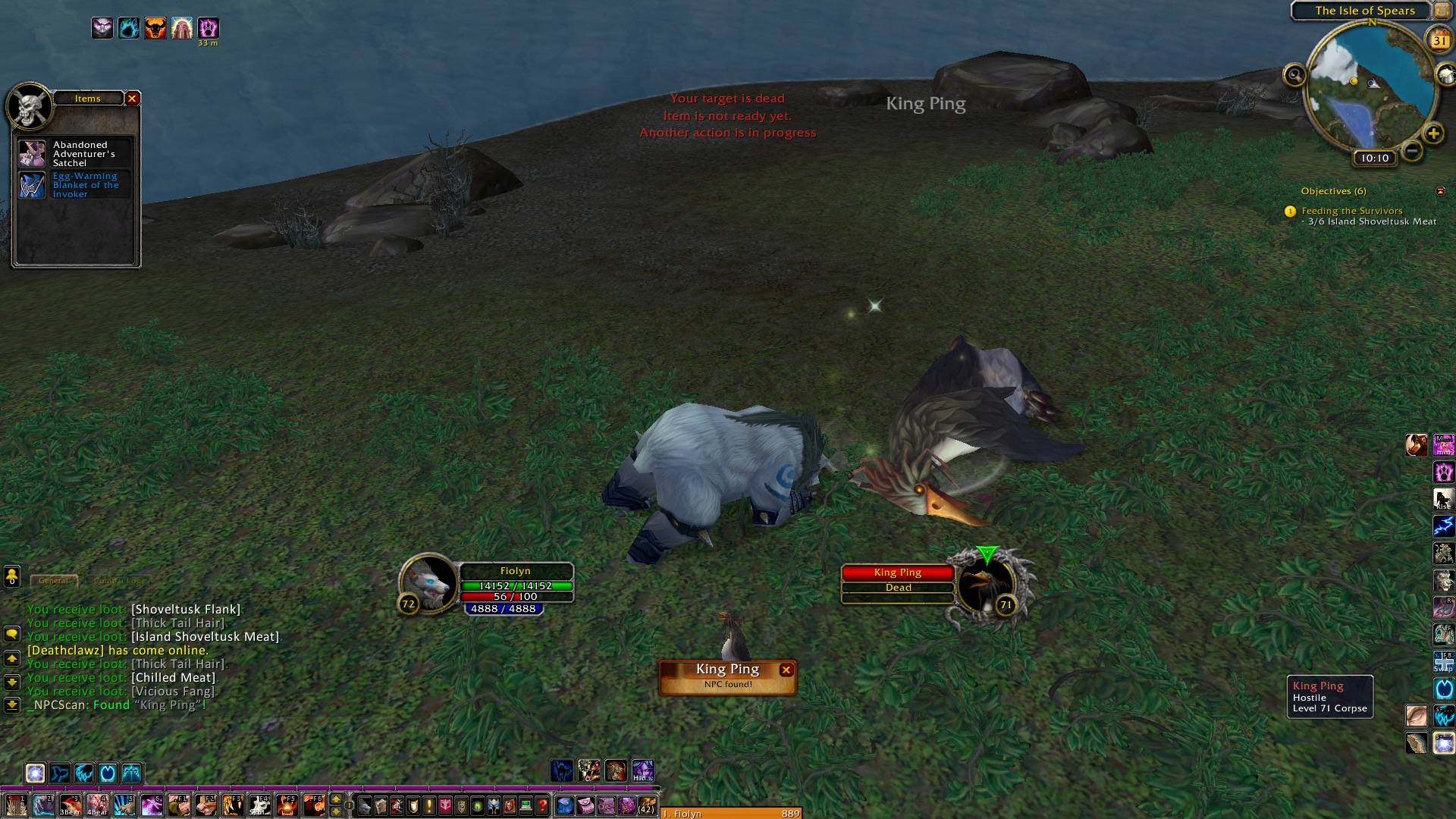Loot the Abandoned Adventurer's Satchel
The height and width of the screenshot is (819, 1456).
click(x=32, y=154)
